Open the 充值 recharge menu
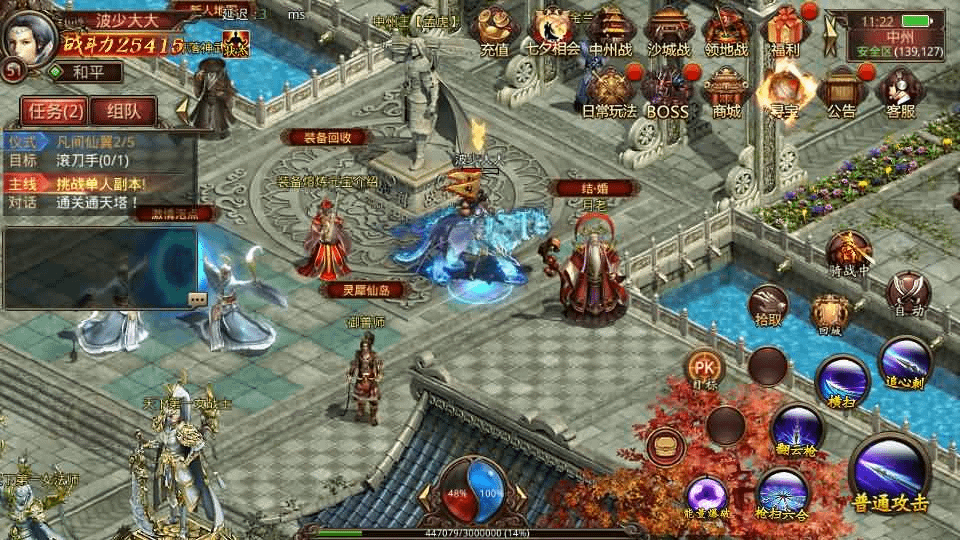The image size is (960, 540). click(x=494, y=31)
